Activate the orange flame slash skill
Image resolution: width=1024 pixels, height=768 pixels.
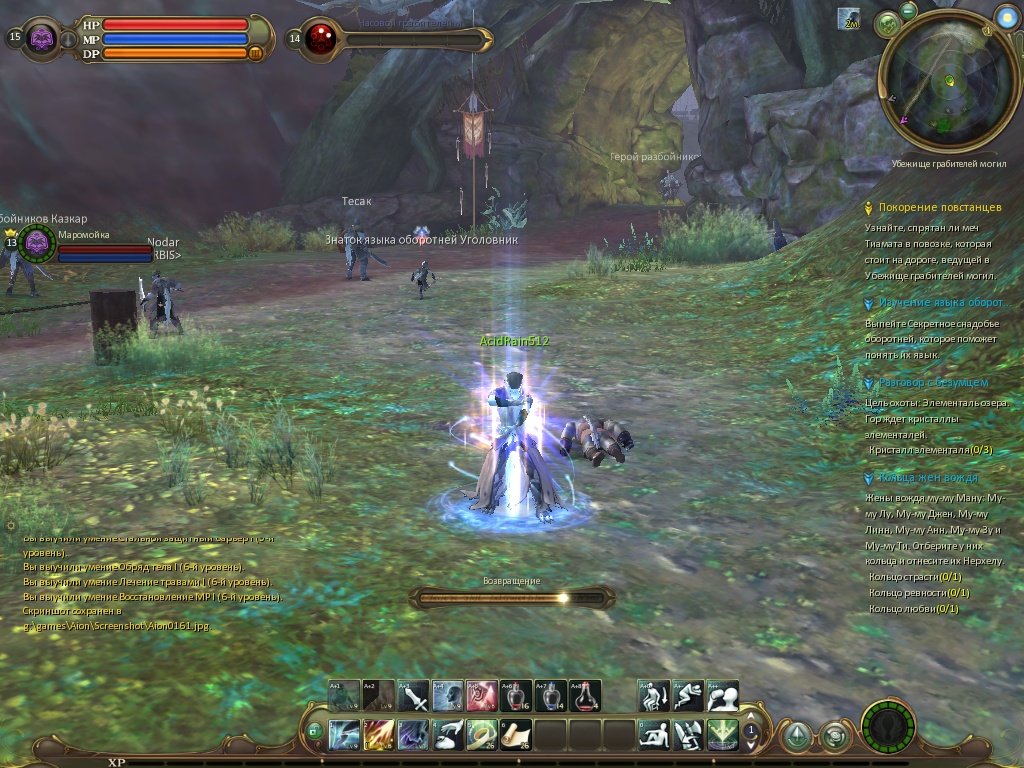tap(379, 735)
